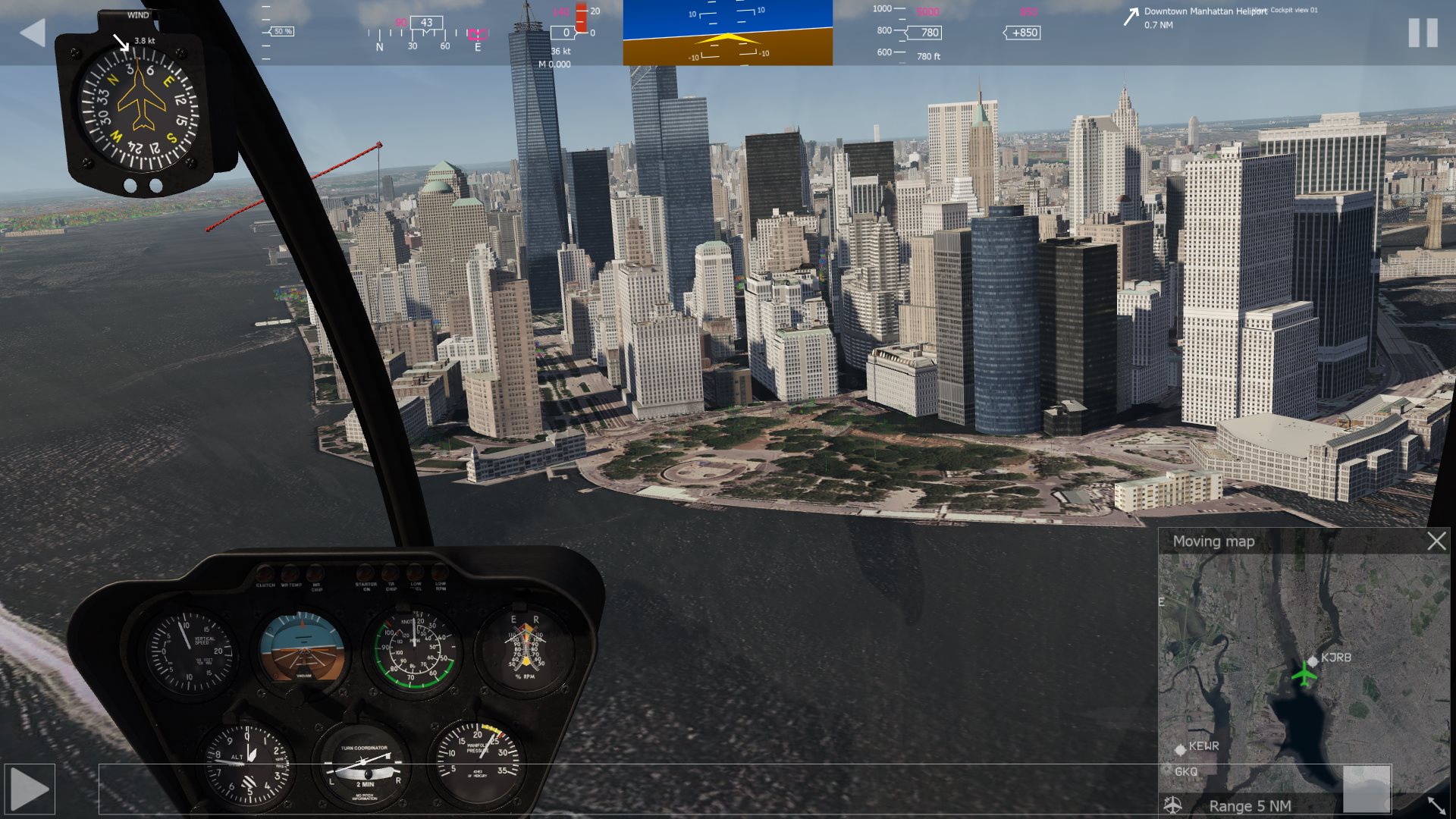Pause the flight simulation

point(1423,33)
